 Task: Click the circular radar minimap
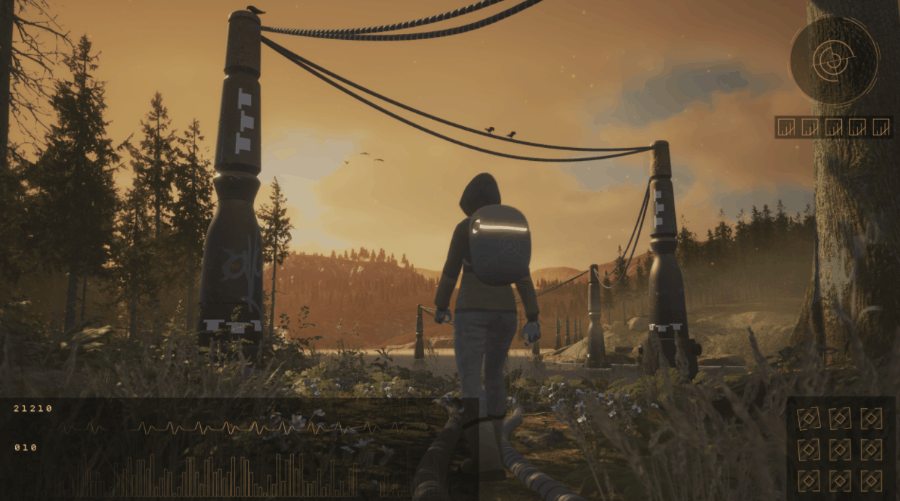pyautogui.click(x=833, y=60)
